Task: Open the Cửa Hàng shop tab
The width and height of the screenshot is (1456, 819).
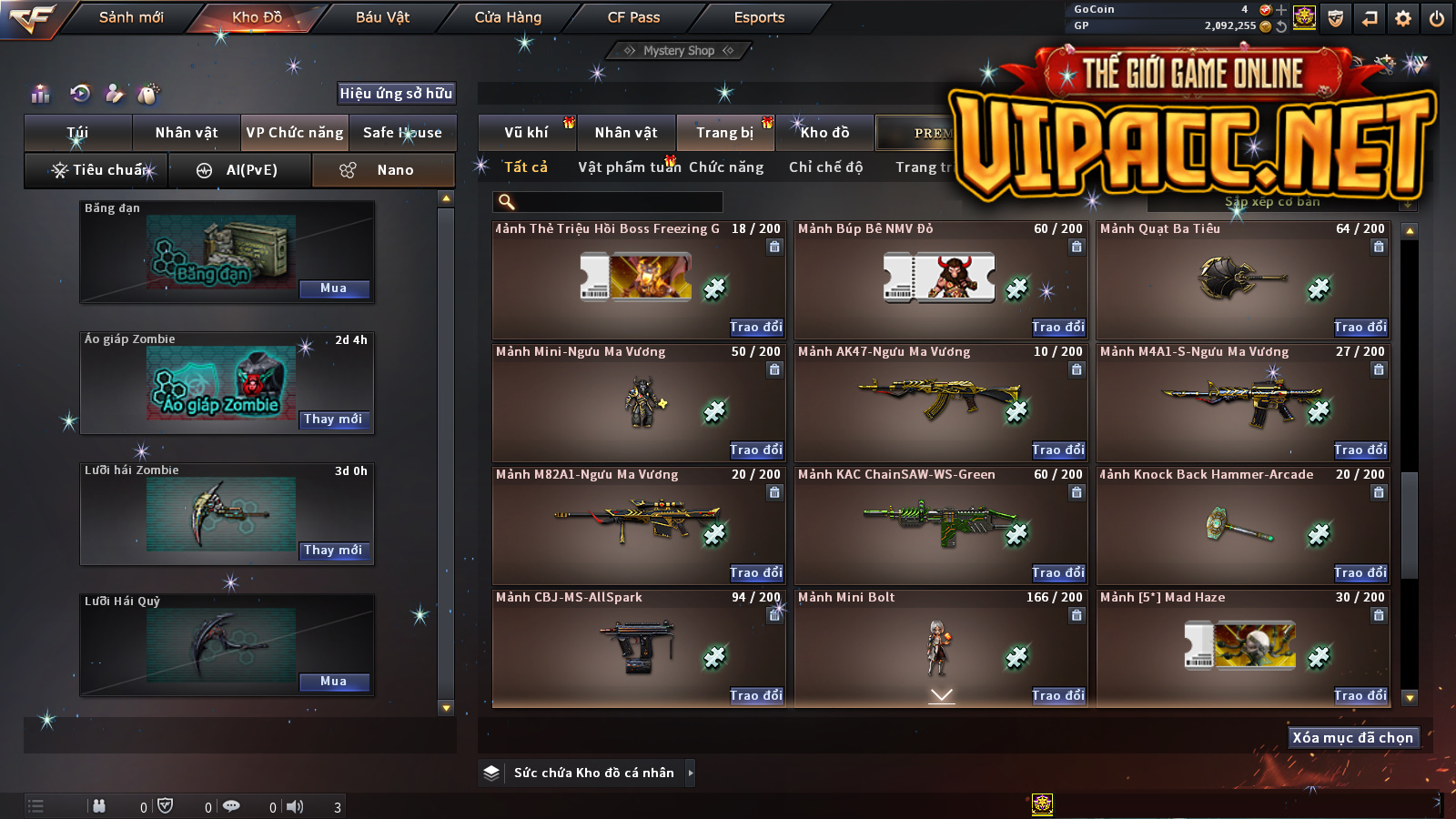Action: click(x=508, y=17)
